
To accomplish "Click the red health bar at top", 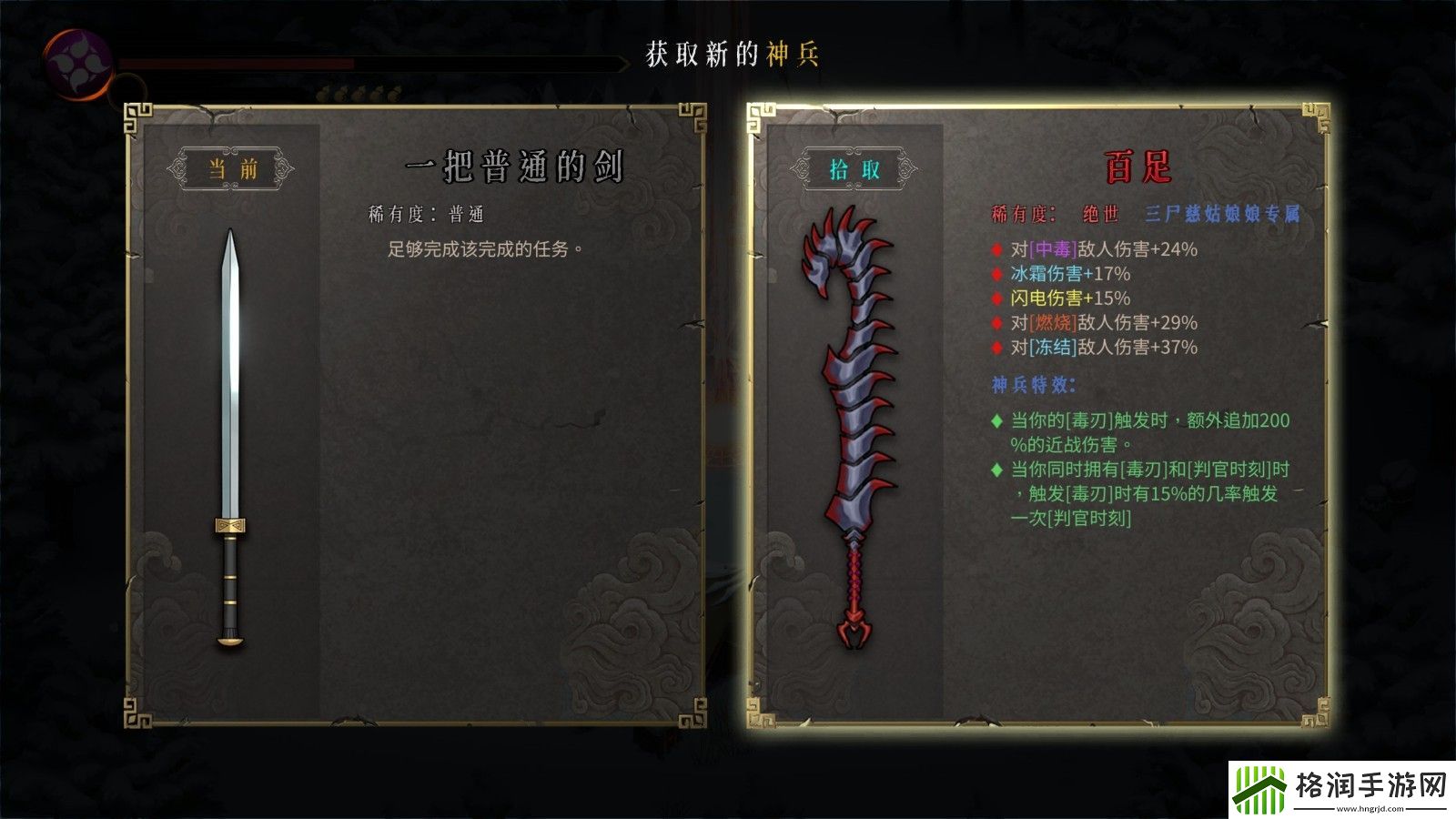I will pos(237,64).
